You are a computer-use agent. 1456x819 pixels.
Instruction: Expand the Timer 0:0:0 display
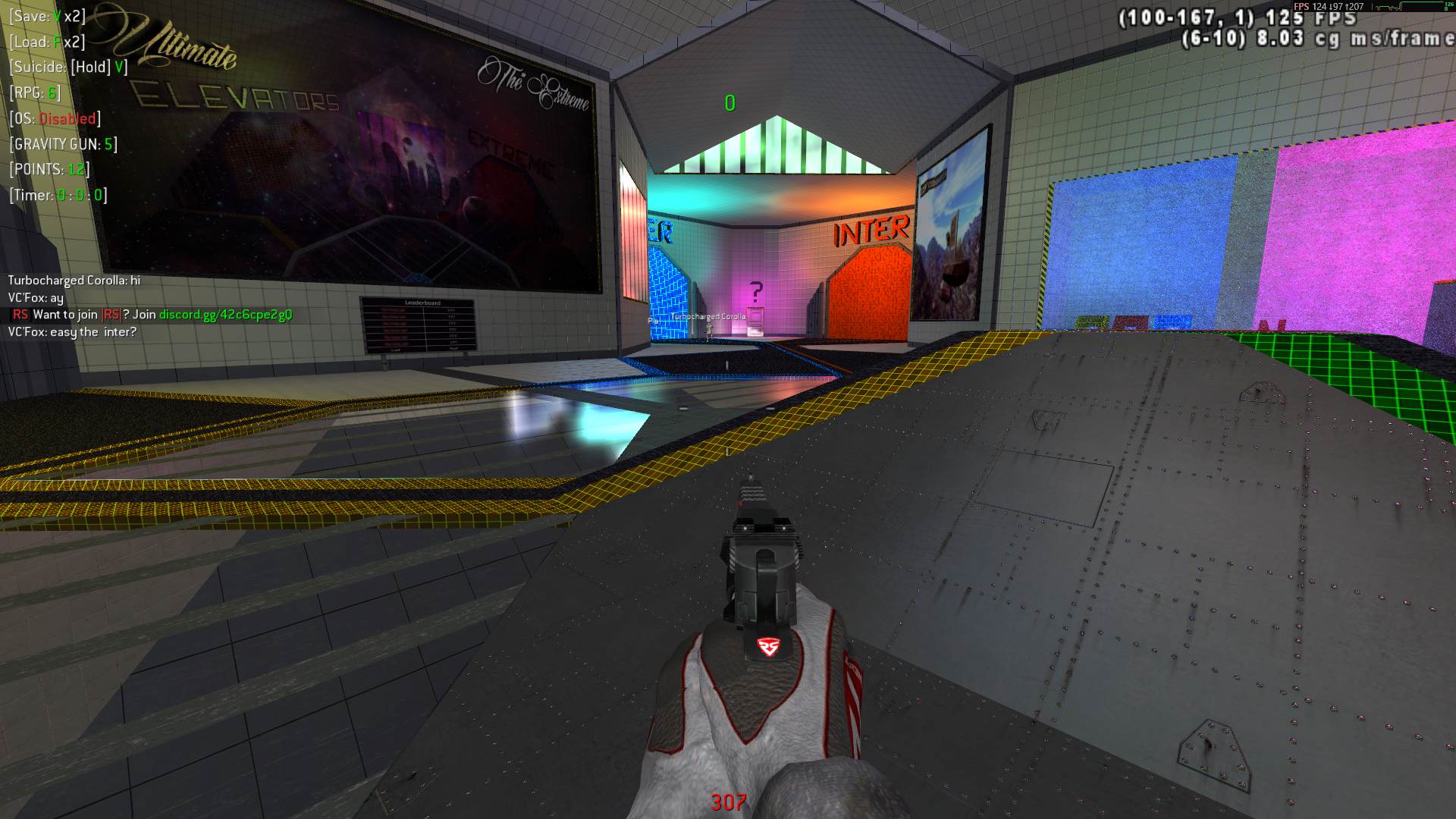pyautogui.click(x=57, y=196)
